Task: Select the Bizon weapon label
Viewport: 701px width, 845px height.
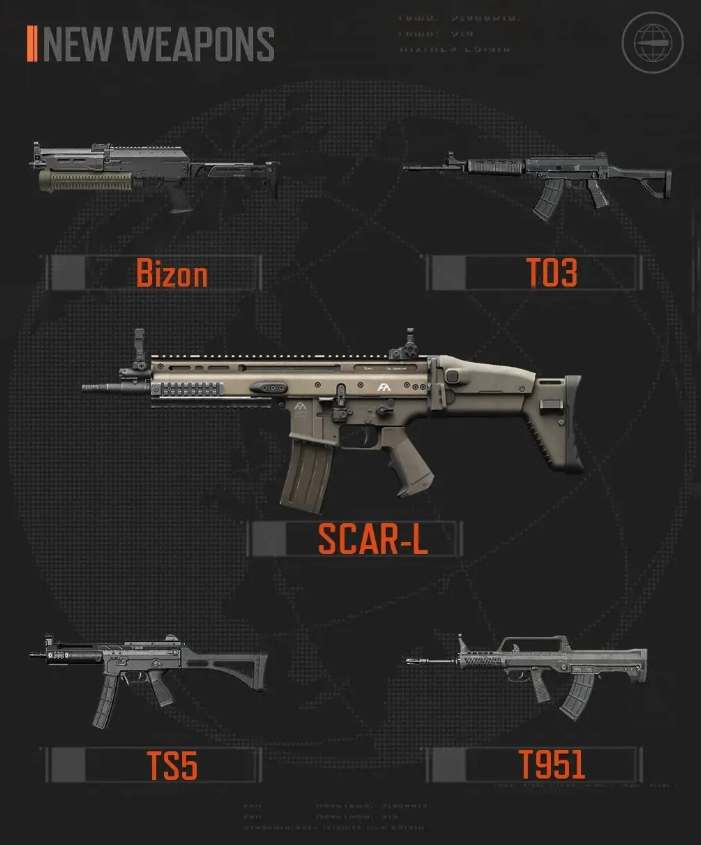Action: tap(172, 272)
